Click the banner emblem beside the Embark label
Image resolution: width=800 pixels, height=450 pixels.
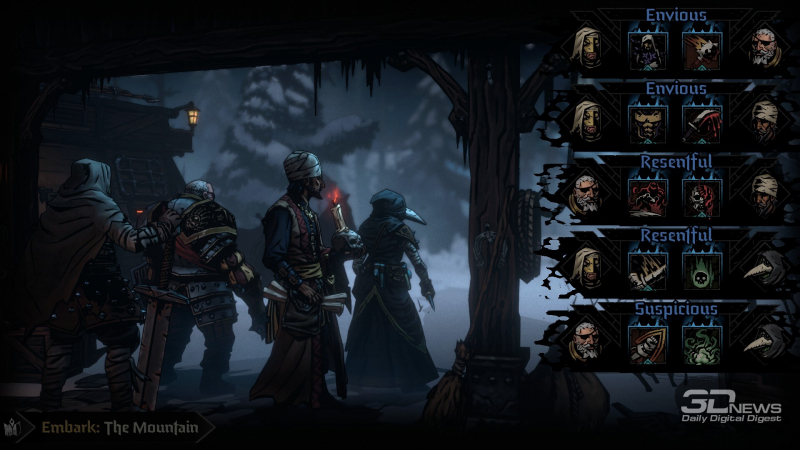point(15,428)
